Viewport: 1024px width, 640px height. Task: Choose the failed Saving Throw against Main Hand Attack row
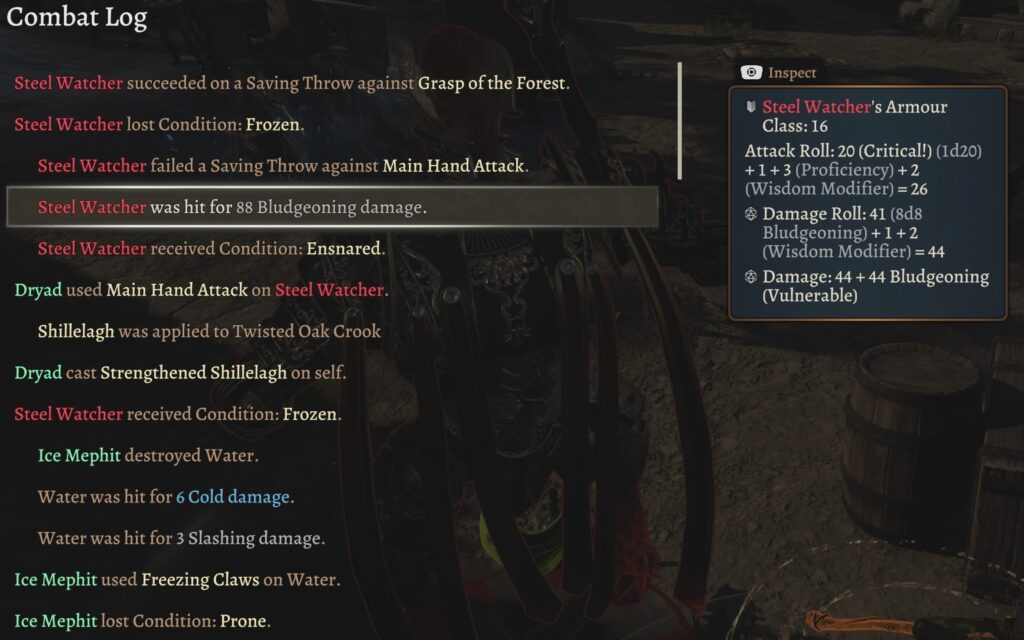[281, 166]
